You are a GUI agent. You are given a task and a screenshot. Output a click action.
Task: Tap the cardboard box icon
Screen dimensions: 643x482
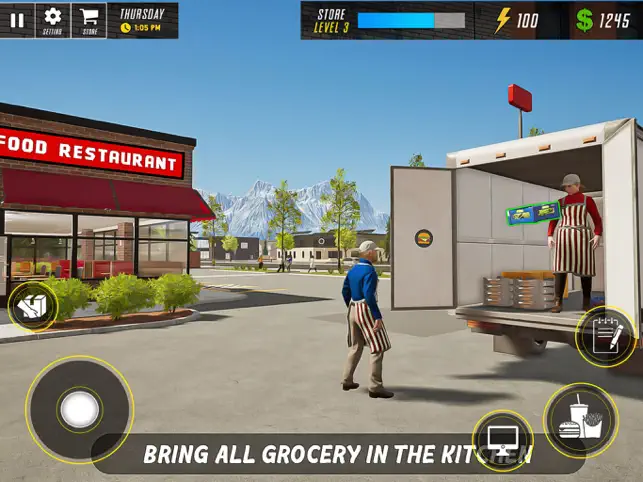coord(32,306)
